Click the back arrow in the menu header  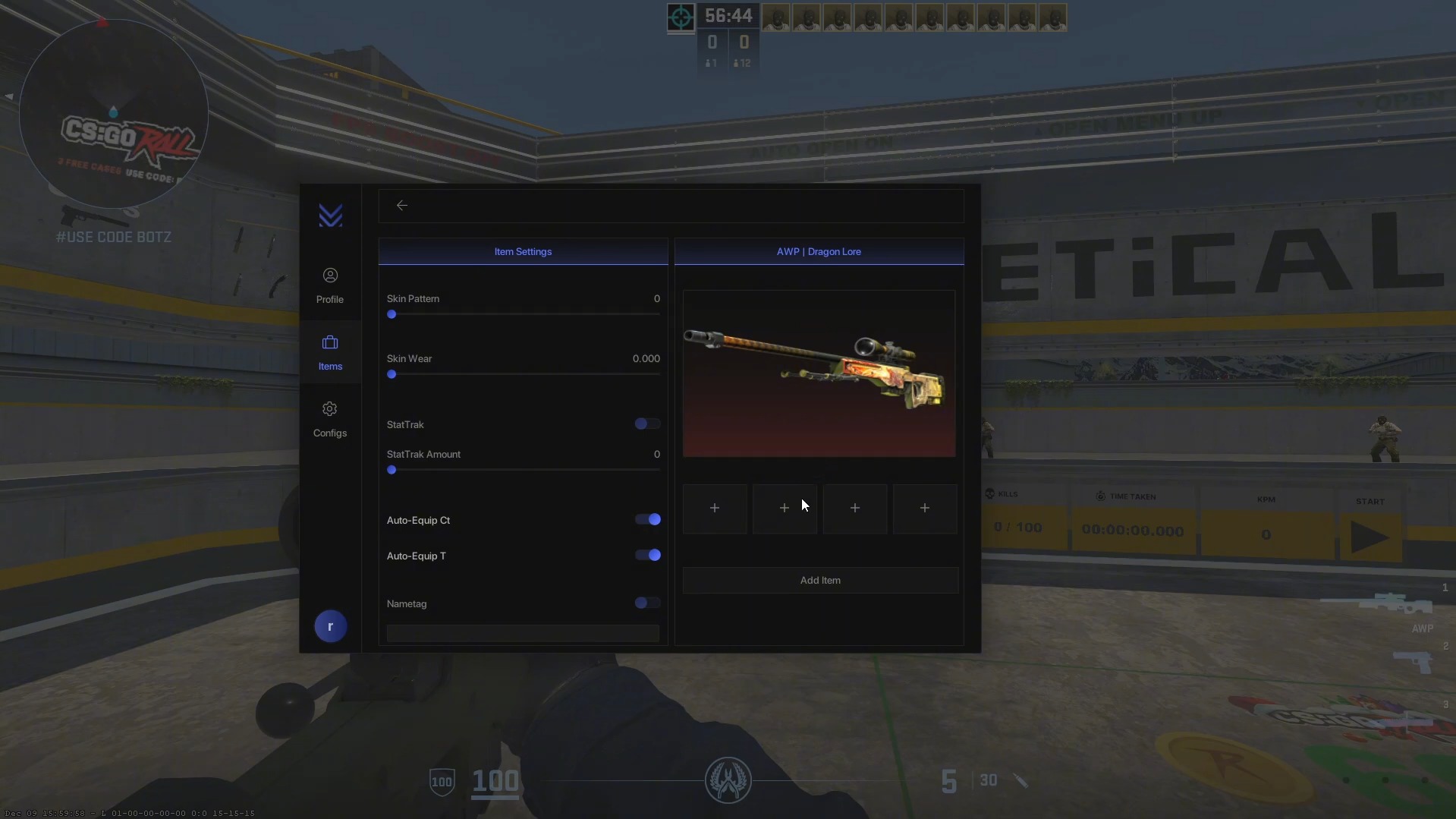click(x=402, y=205)
